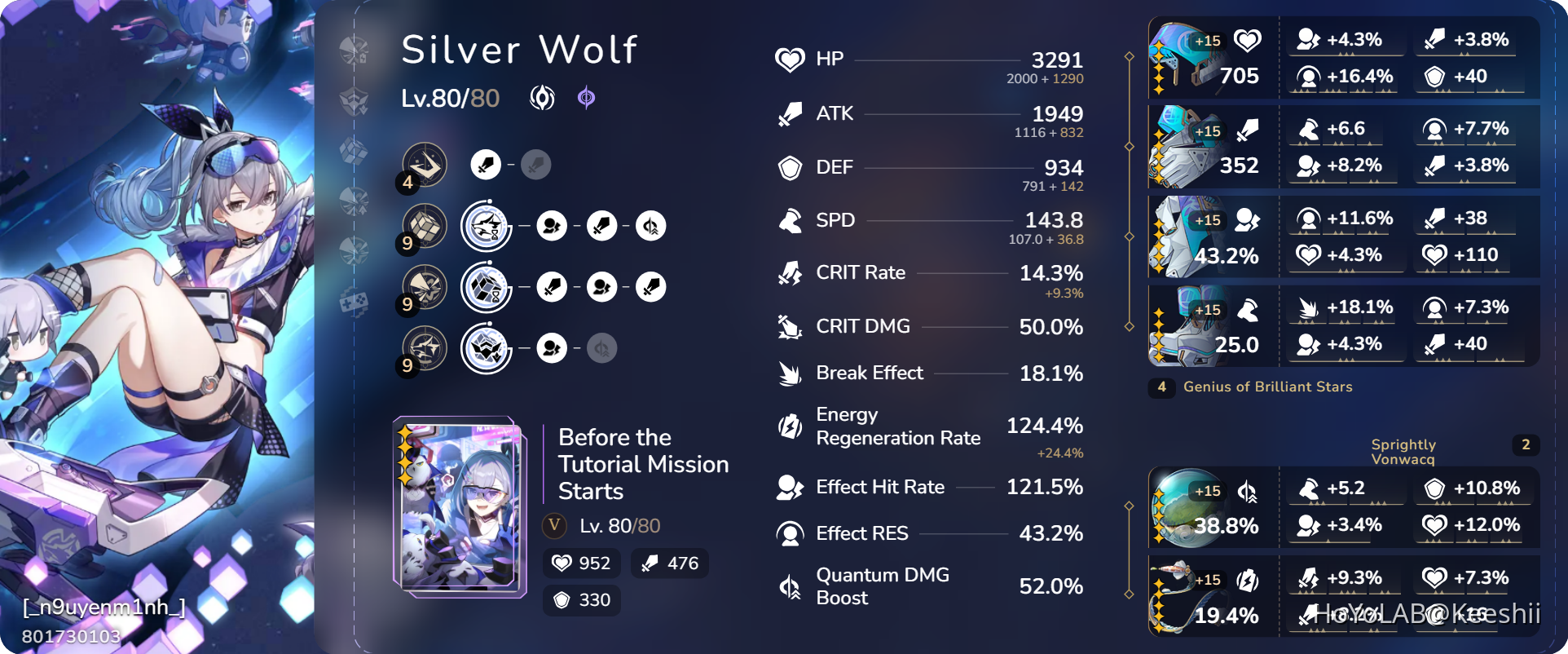Click the Genius of Brilliant Stars set name

(1266, 387)
